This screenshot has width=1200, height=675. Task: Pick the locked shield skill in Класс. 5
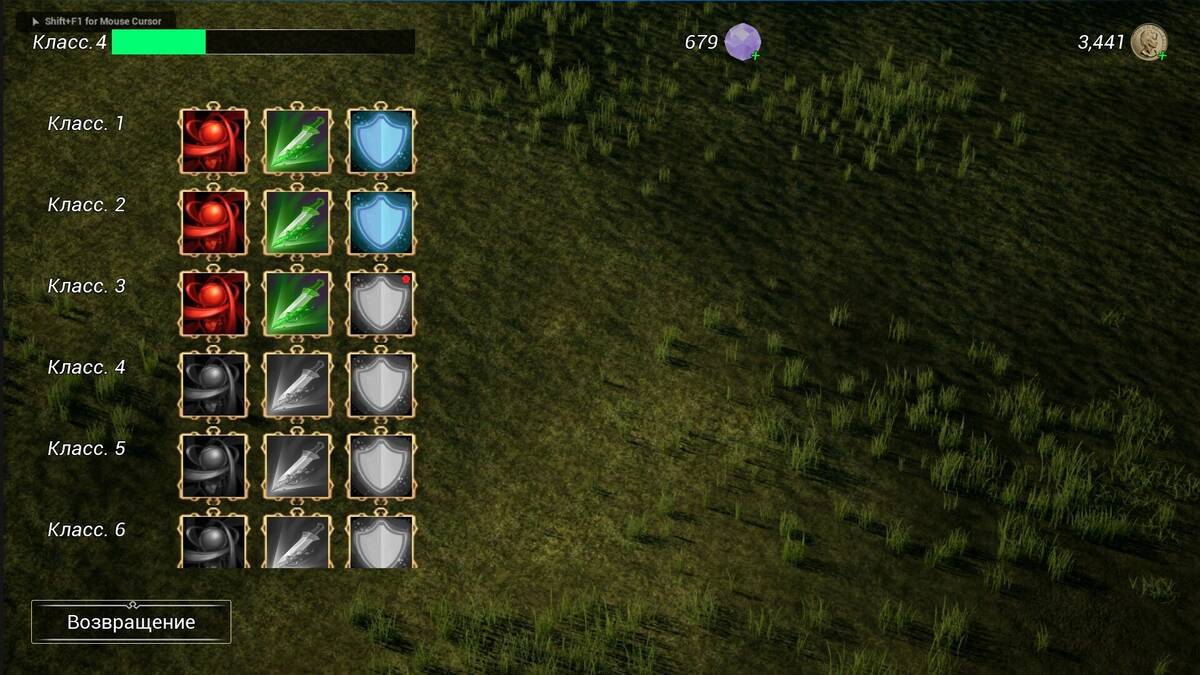coord(381,466)
